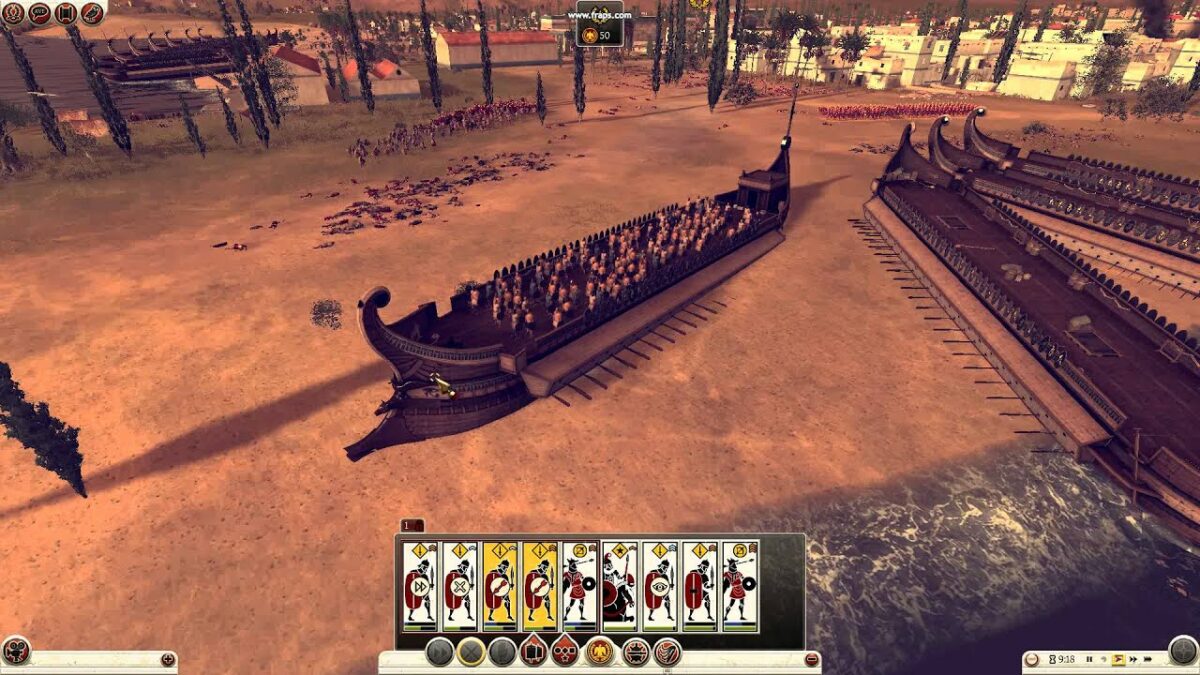
Task: Click the camera icon in bottom-left corner
Action: click(16, 651)
